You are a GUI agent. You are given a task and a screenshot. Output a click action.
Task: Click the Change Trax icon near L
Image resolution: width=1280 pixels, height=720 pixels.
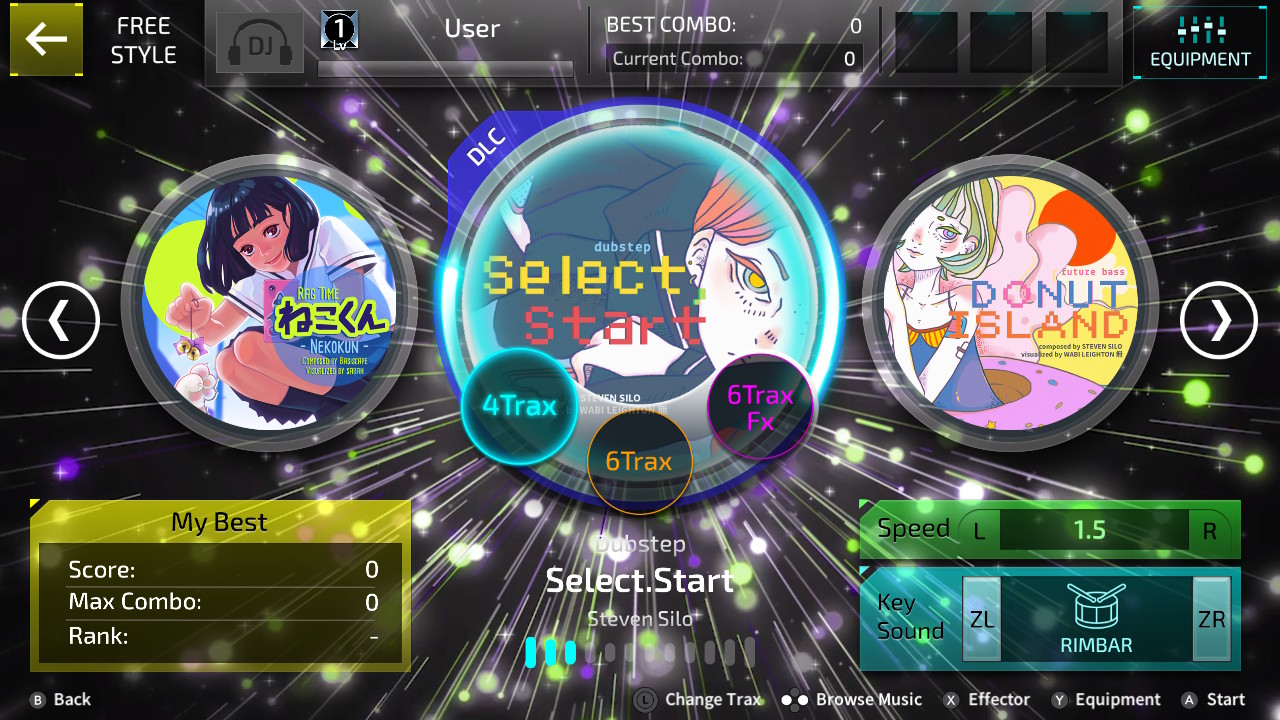(645, 699)
